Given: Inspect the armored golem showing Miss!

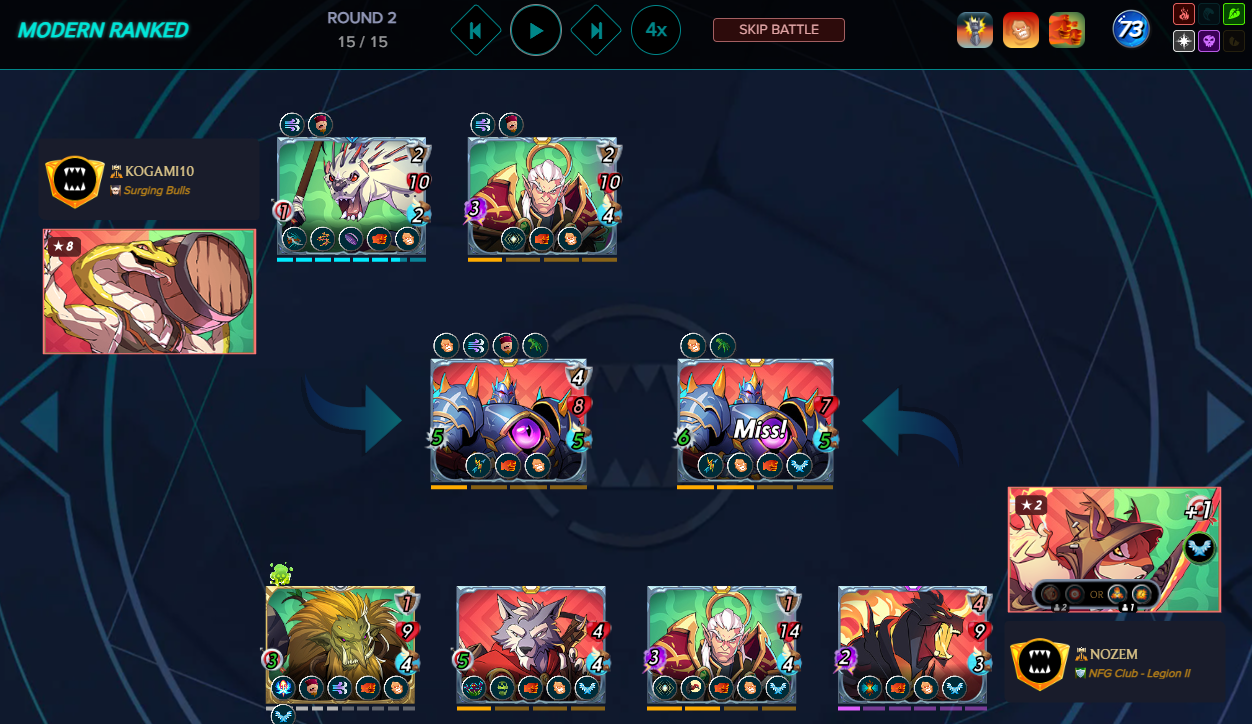Looking at the screenshot, I should point(755,420).
